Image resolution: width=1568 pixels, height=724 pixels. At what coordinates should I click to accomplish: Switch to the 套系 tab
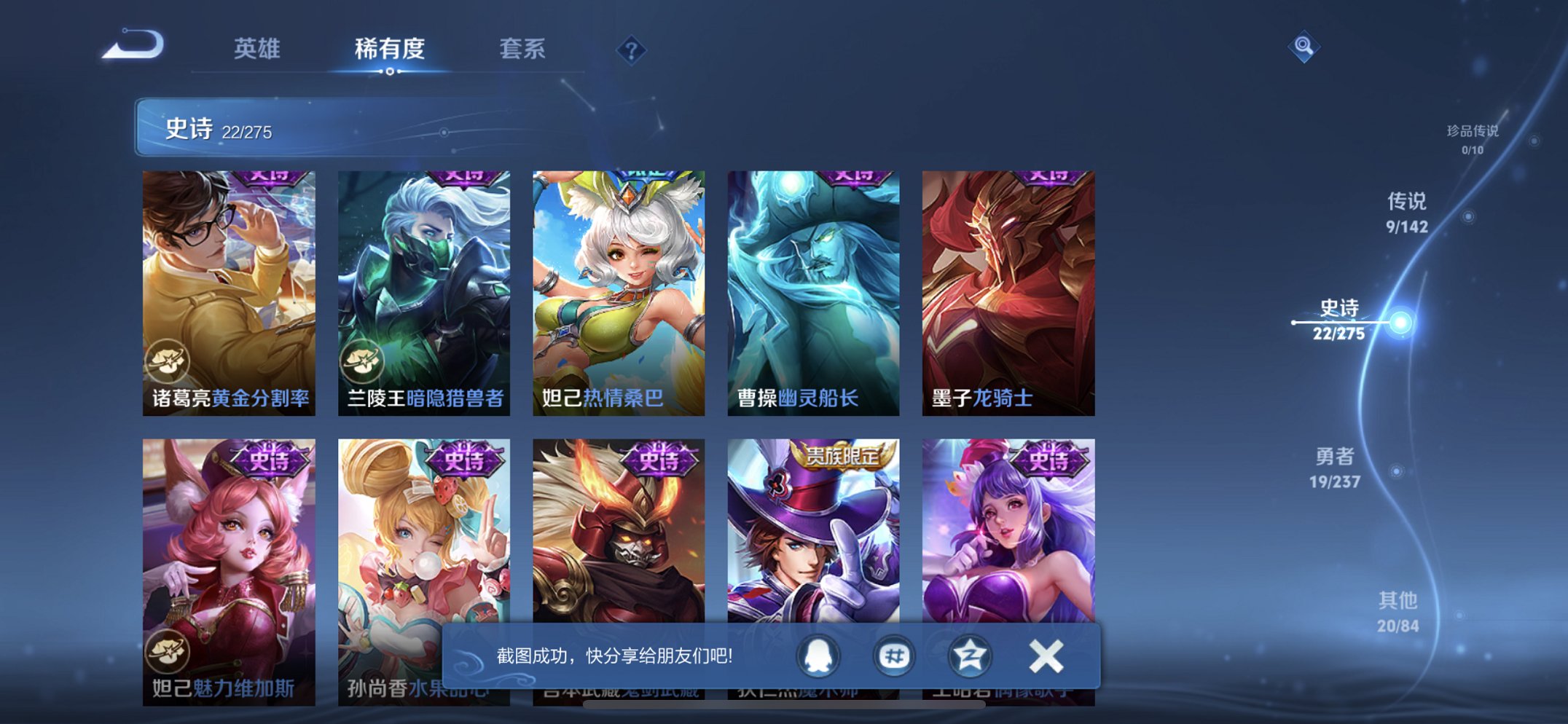[525, 49]
